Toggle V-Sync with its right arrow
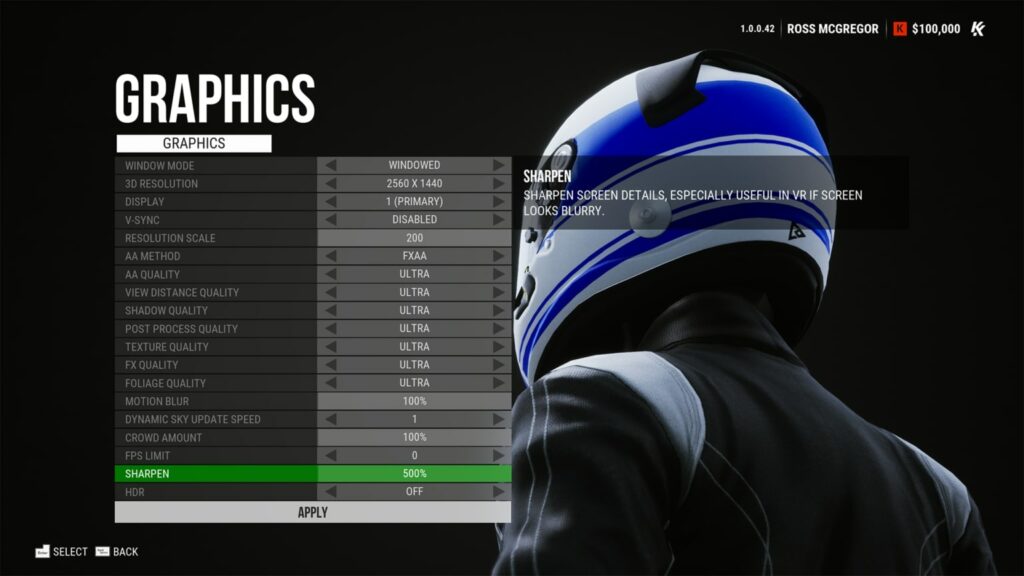1024x576 pixels. [498, 220]
